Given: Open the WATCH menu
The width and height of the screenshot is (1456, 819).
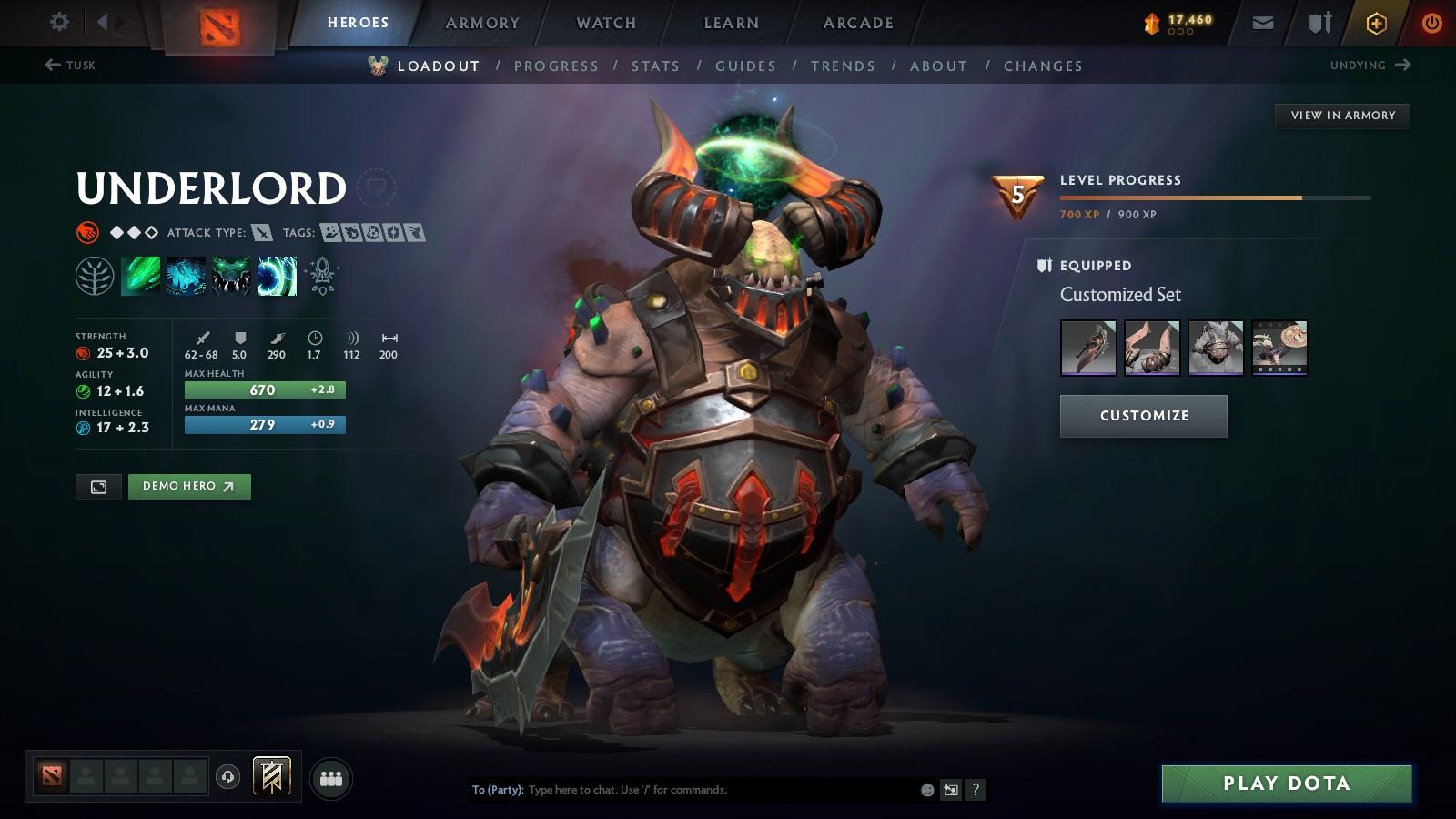Looking at the screenshot, I should pyautogui.click(x=605, y=23).
